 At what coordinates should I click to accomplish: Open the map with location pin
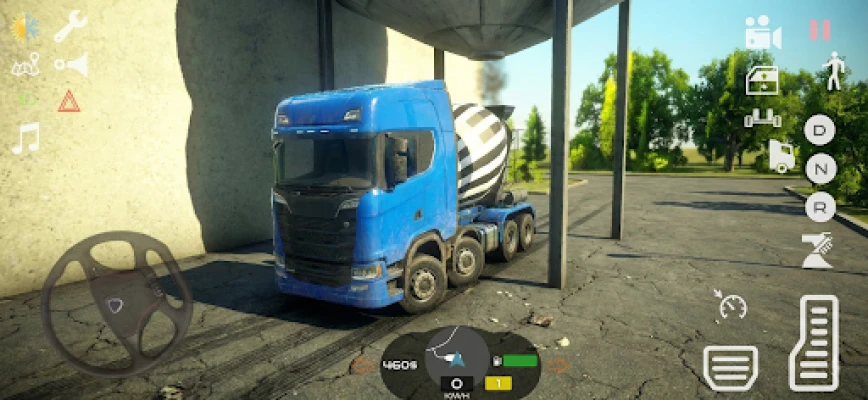pyautogui.click(x=25, y=66)
